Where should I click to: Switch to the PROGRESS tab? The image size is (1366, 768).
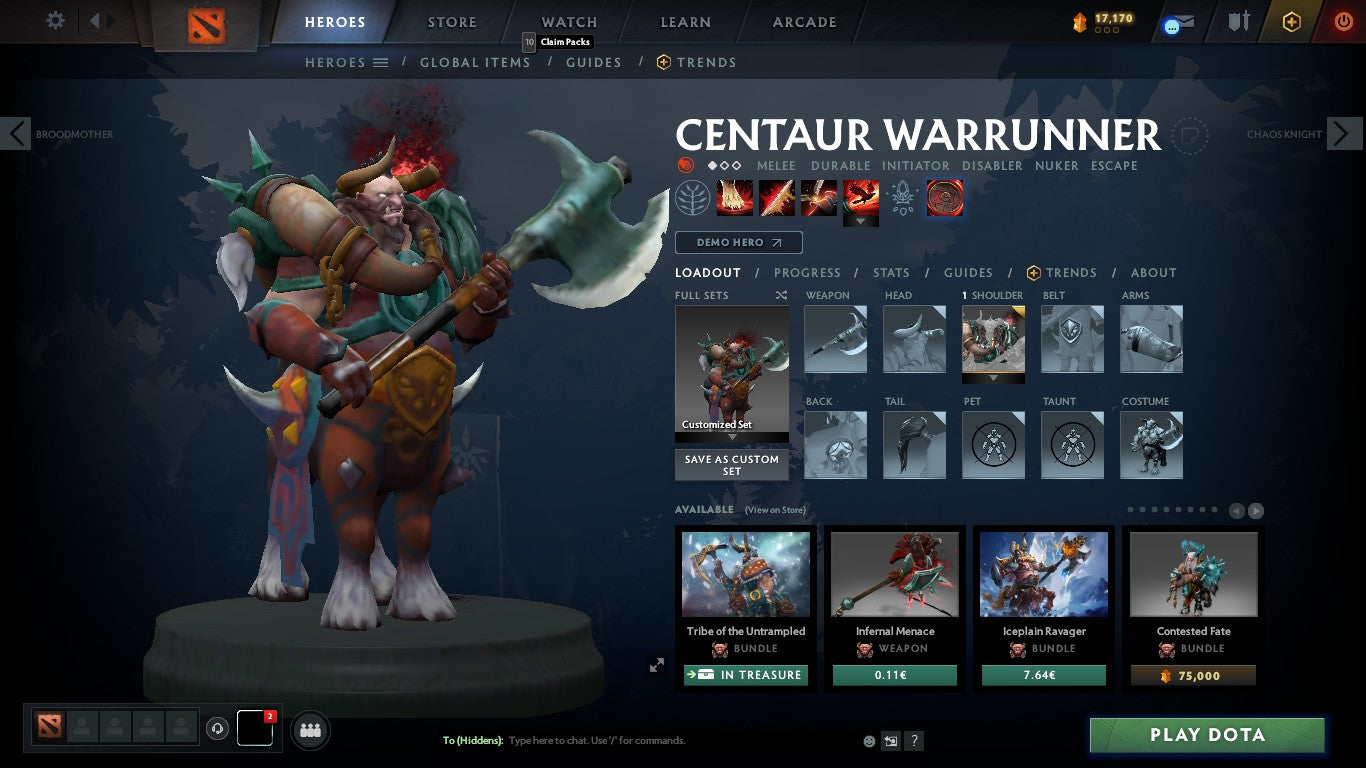pos(808,272)
